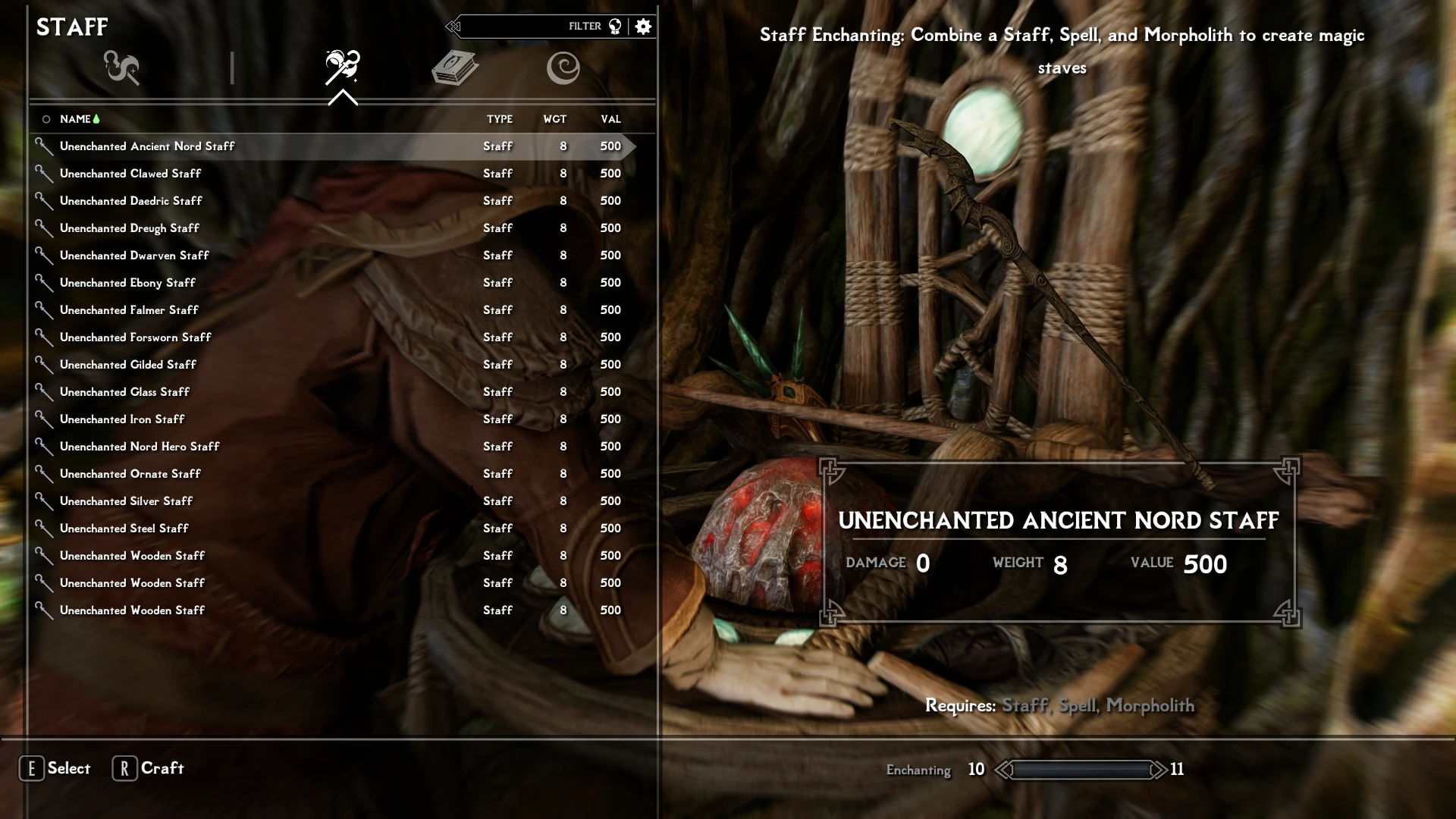Switch to the spell book category tab
The image size is (1456, 819).
pyautogui.click(x=454, y=68)
